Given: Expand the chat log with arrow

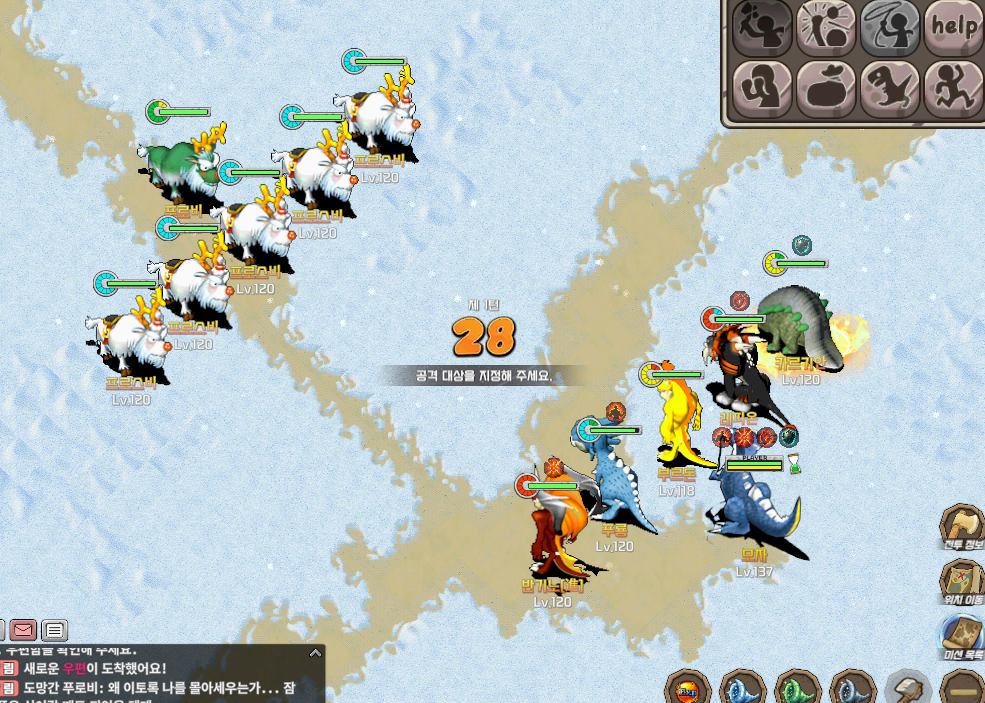Looking at the screenshot, I should click(315, 653).
